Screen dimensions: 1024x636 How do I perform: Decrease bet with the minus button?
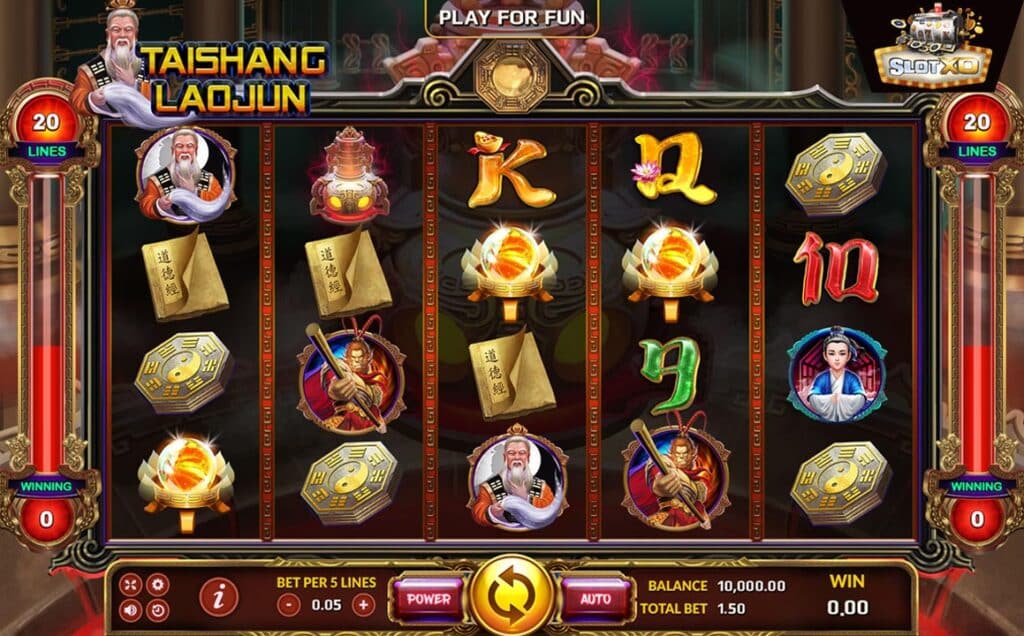pyautogui.click(x=288, y=604)
